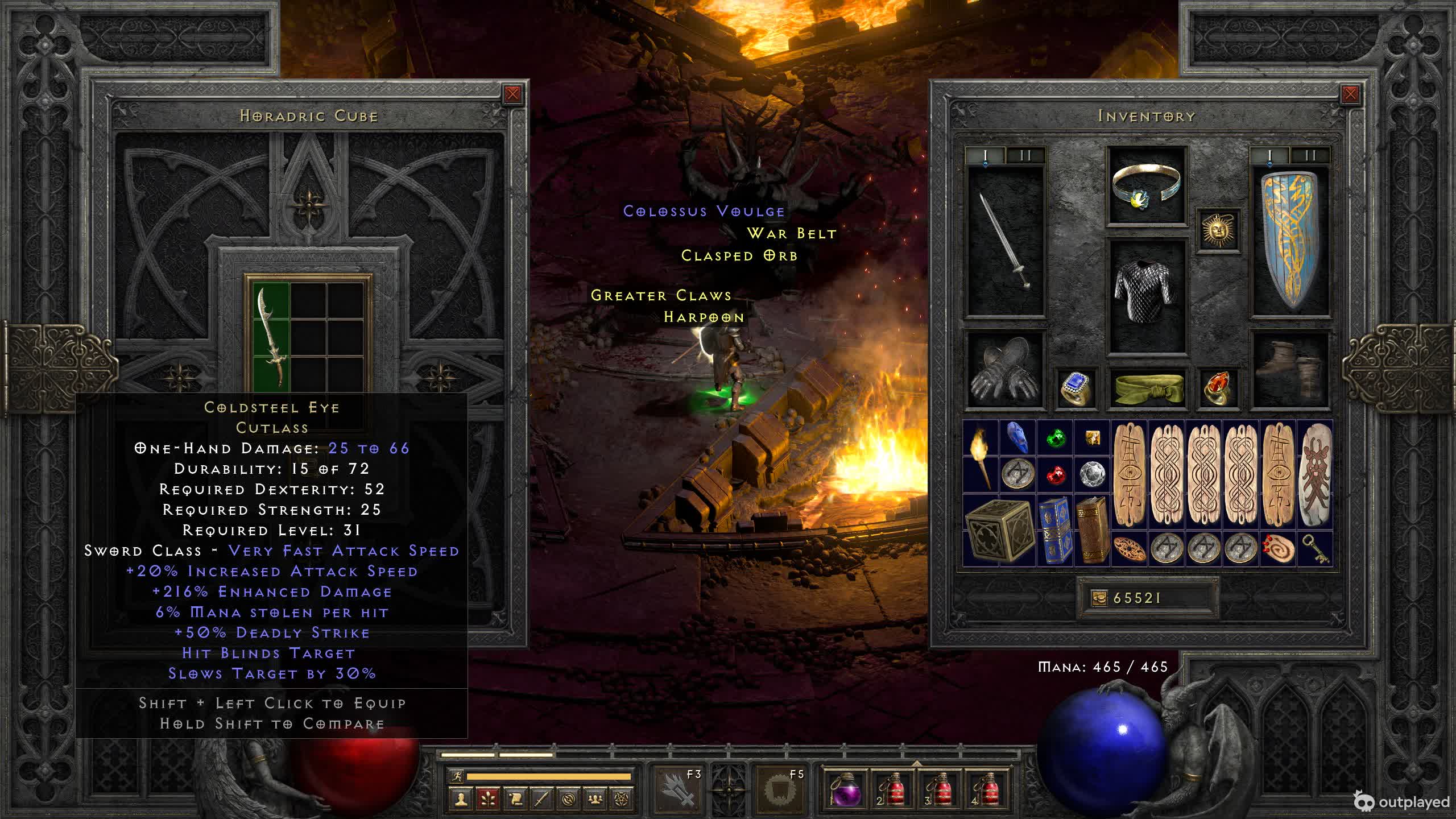This screenshot has height=819, width=1456.
Task: Select the equipped blue kite shield
Action: coord(1290,240)
